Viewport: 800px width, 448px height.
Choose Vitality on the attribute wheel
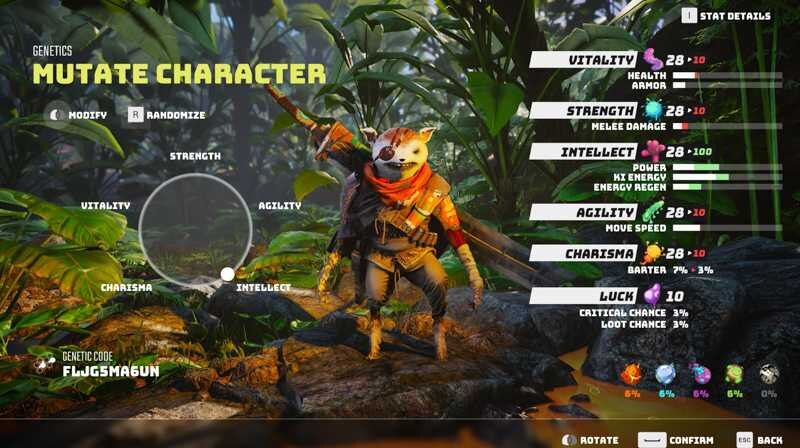106,205
